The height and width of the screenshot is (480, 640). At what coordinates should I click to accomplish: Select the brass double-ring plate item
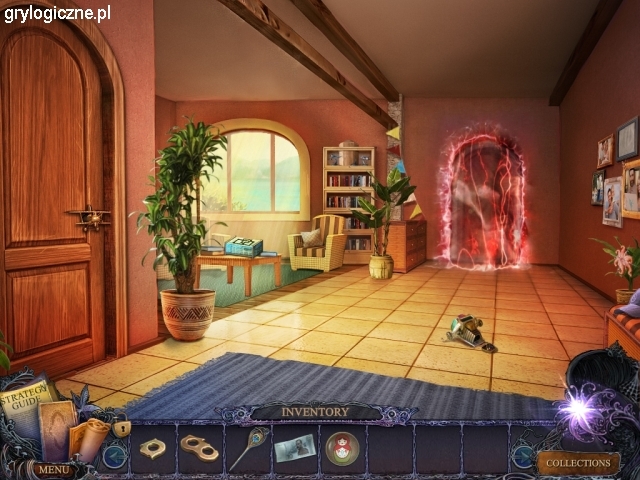click(200, 448)
